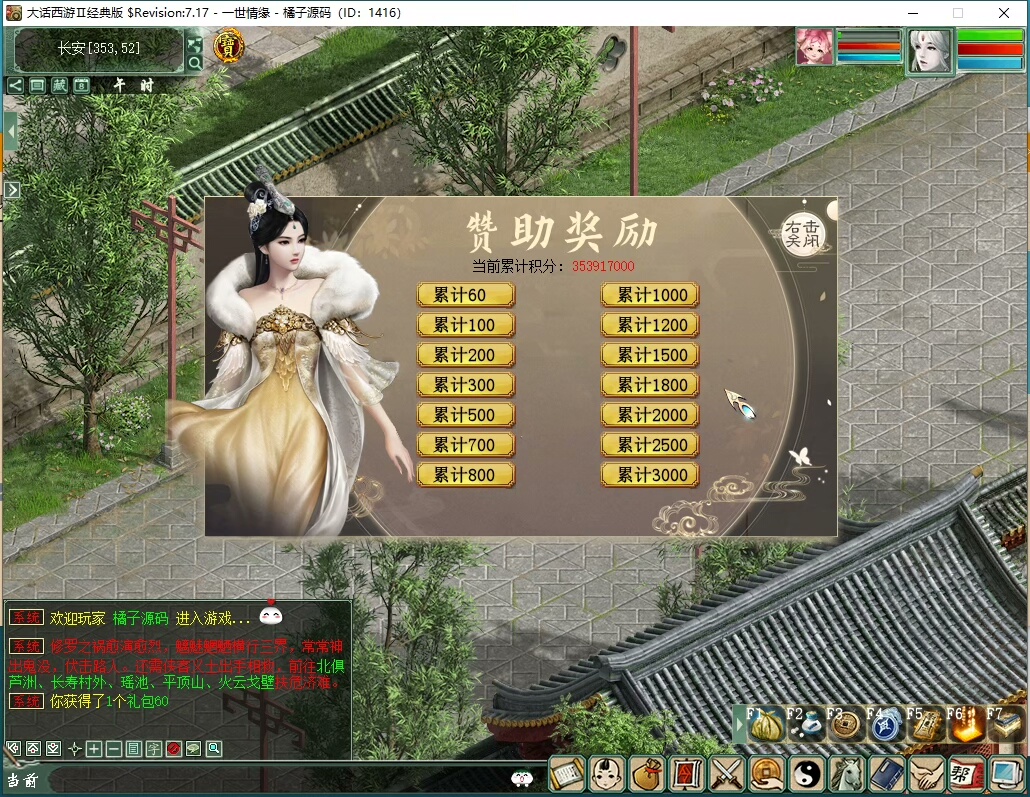
Task: Click the magnifier search icon under the map button
Action: point(194,63)
